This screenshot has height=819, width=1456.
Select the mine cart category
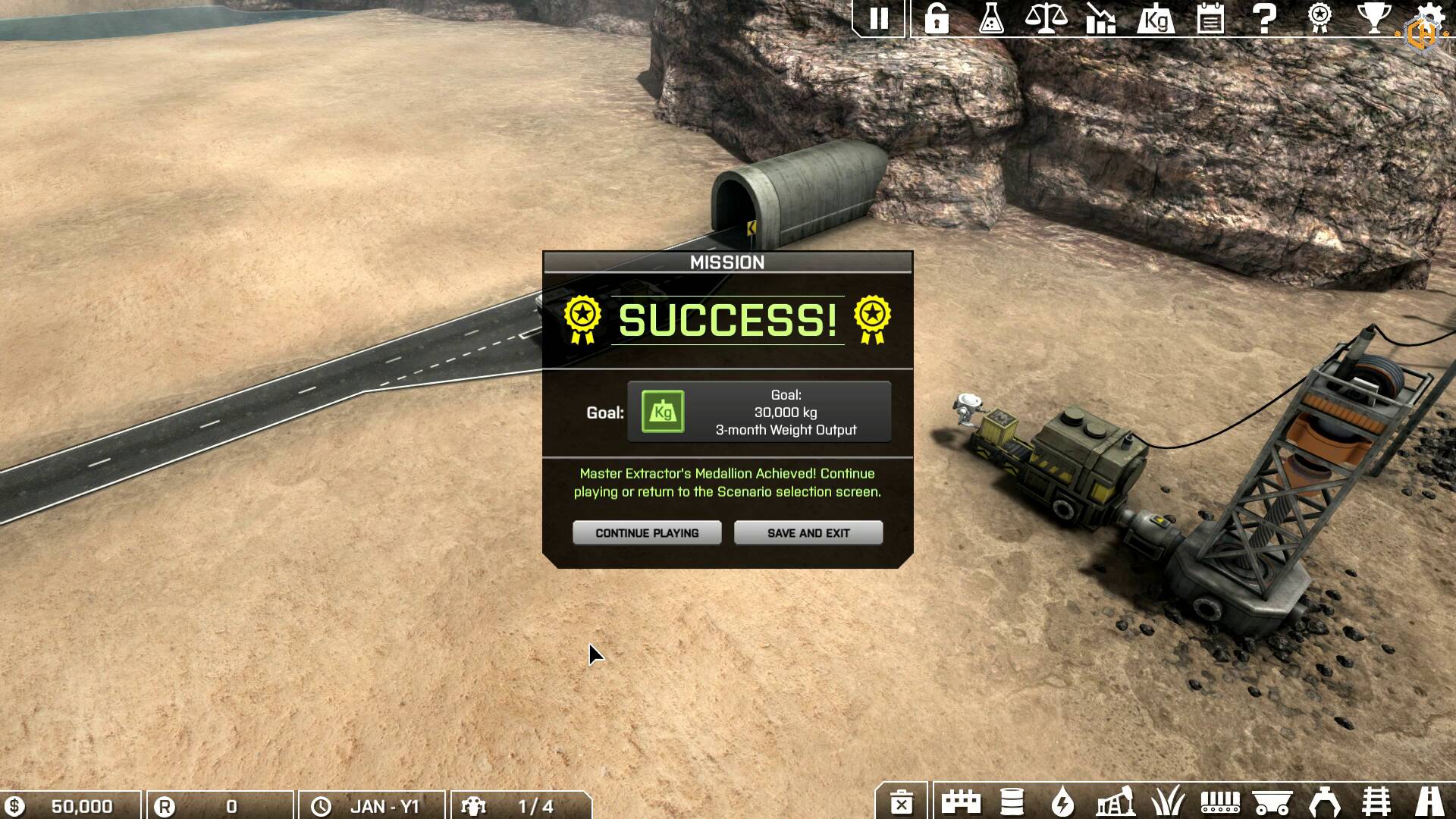click(x=1272, y=802)
